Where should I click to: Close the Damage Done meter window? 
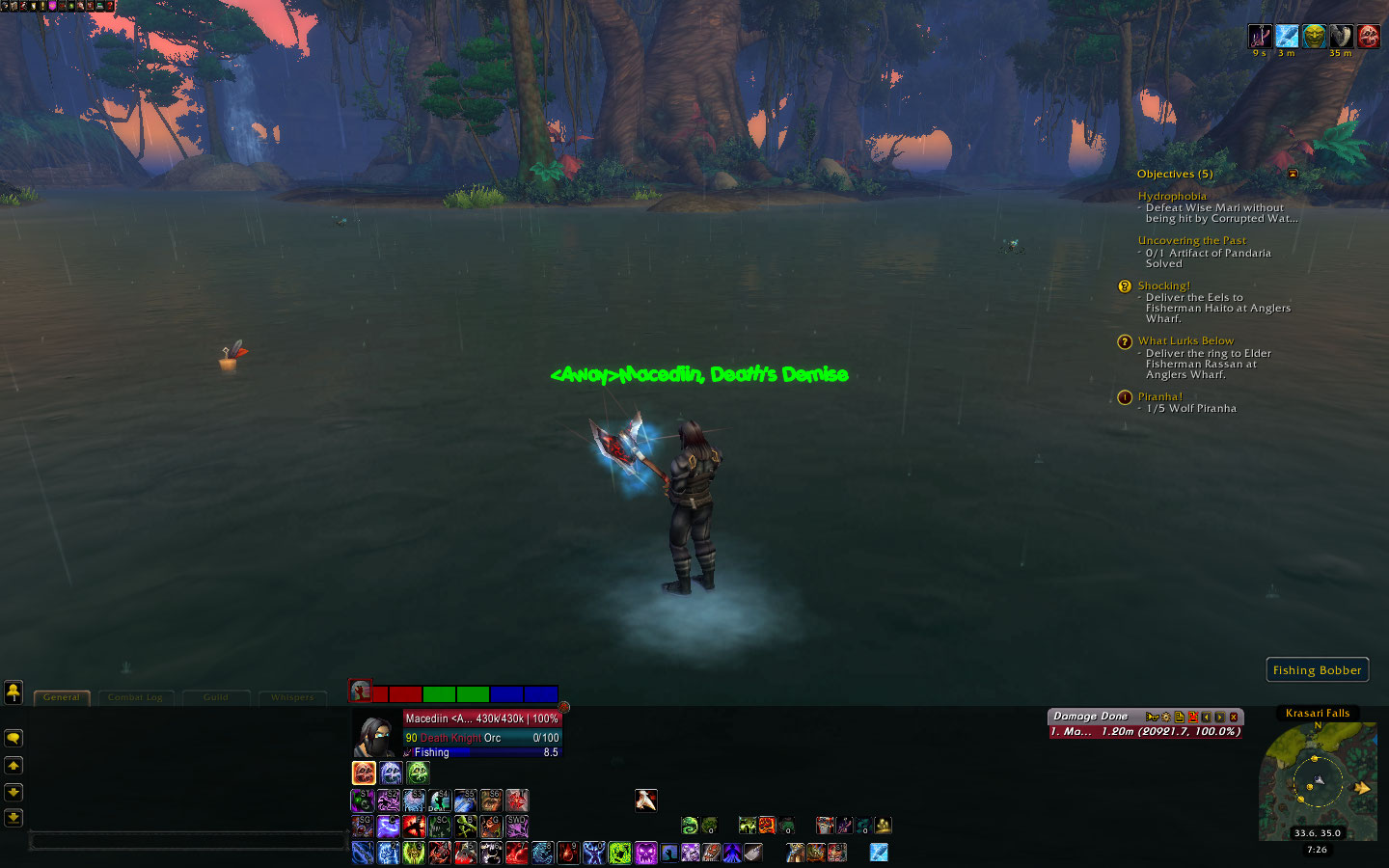[1234, 718]
